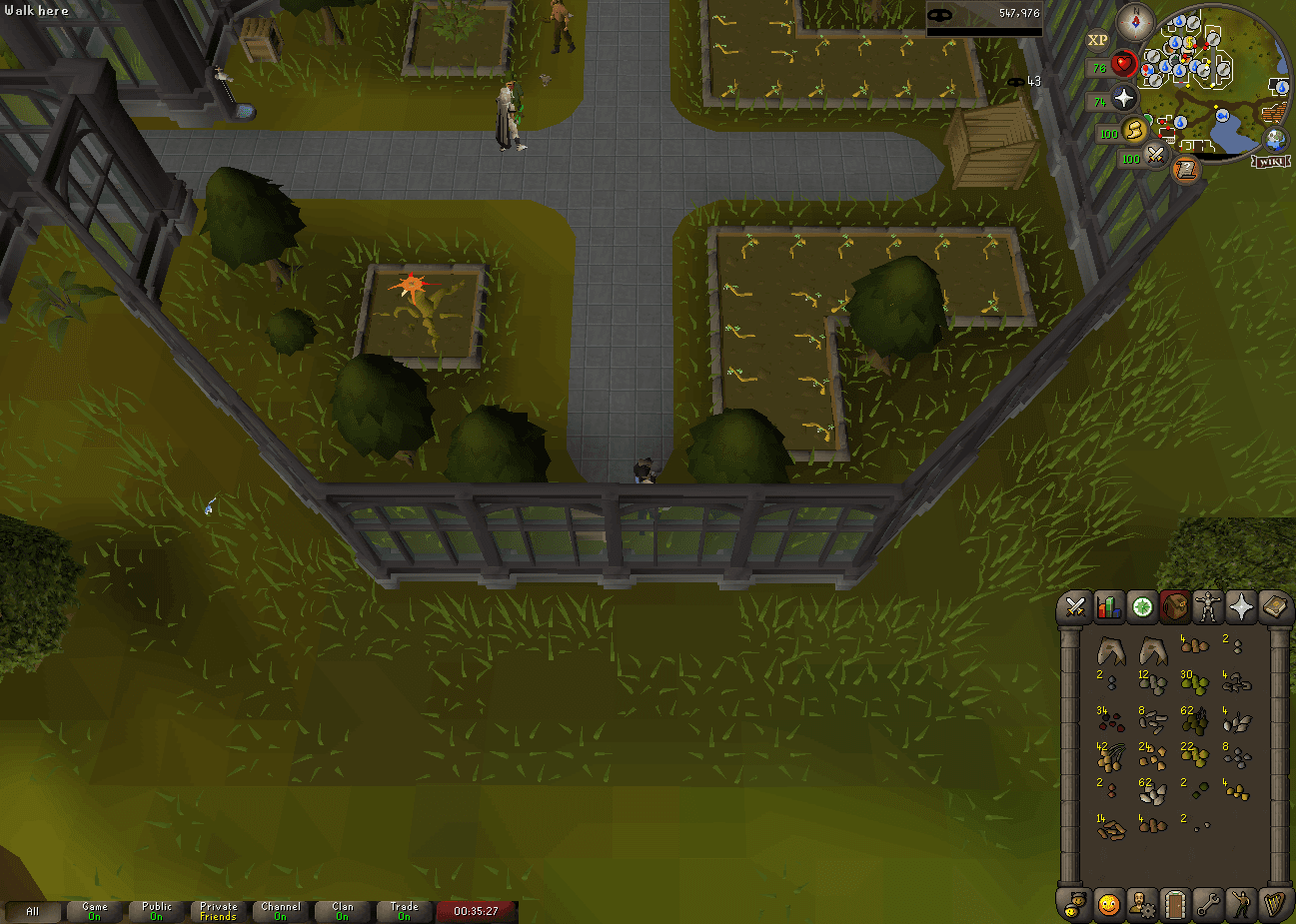
Task: Open the World Map orb
Action: (1275, 140)
